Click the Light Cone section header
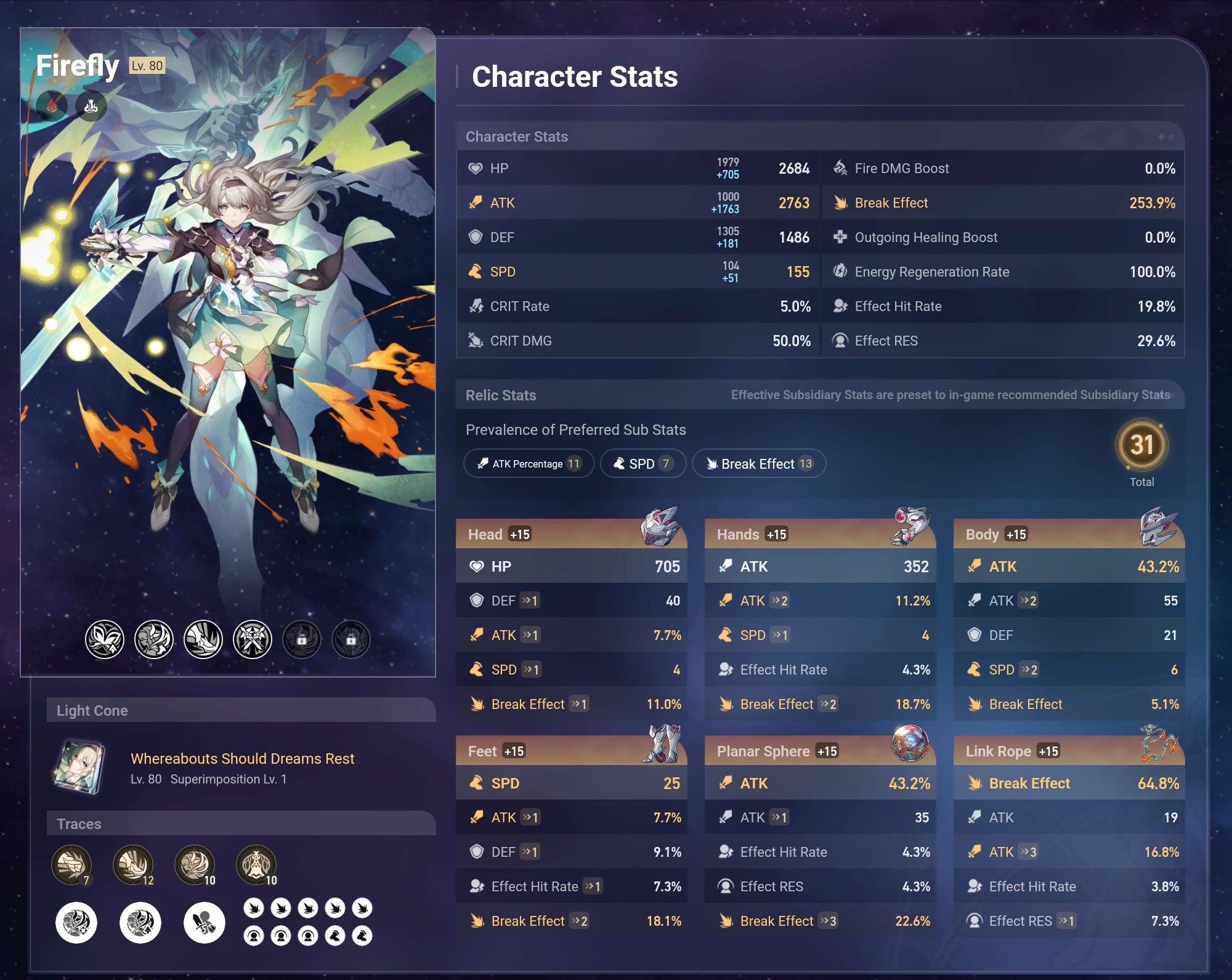This screenshot has width=1232, height=980. (92, 710)
